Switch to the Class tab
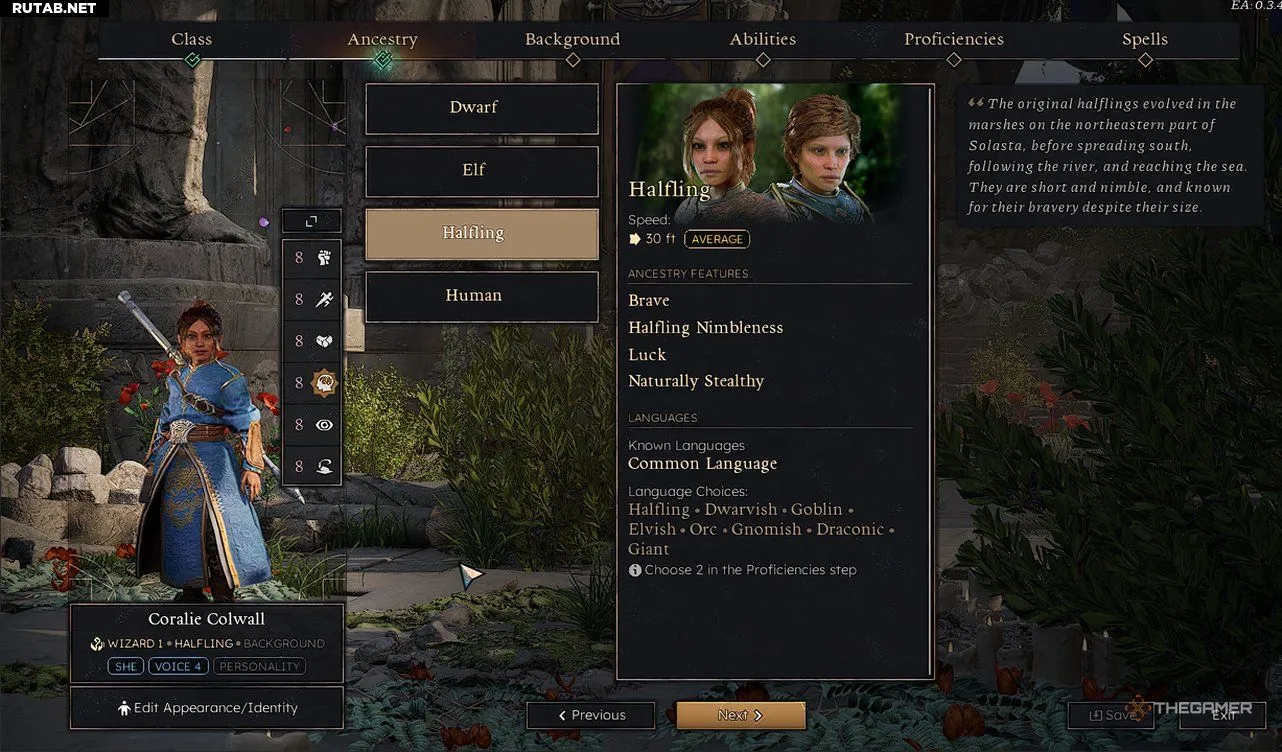This screenshot has height=752, width=1282. click(191, 40)
